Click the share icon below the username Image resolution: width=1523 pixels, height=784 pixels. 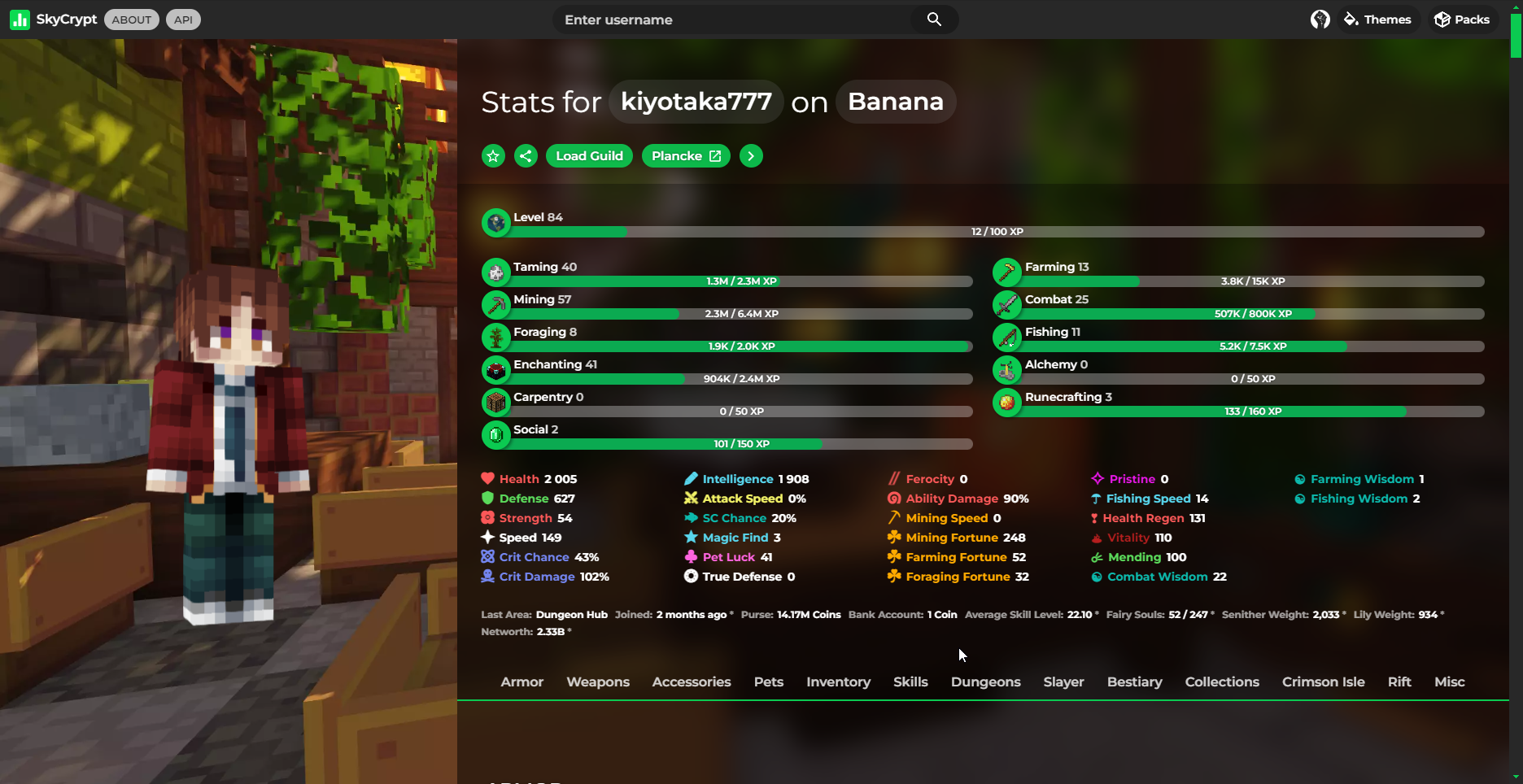coord(526,155)
